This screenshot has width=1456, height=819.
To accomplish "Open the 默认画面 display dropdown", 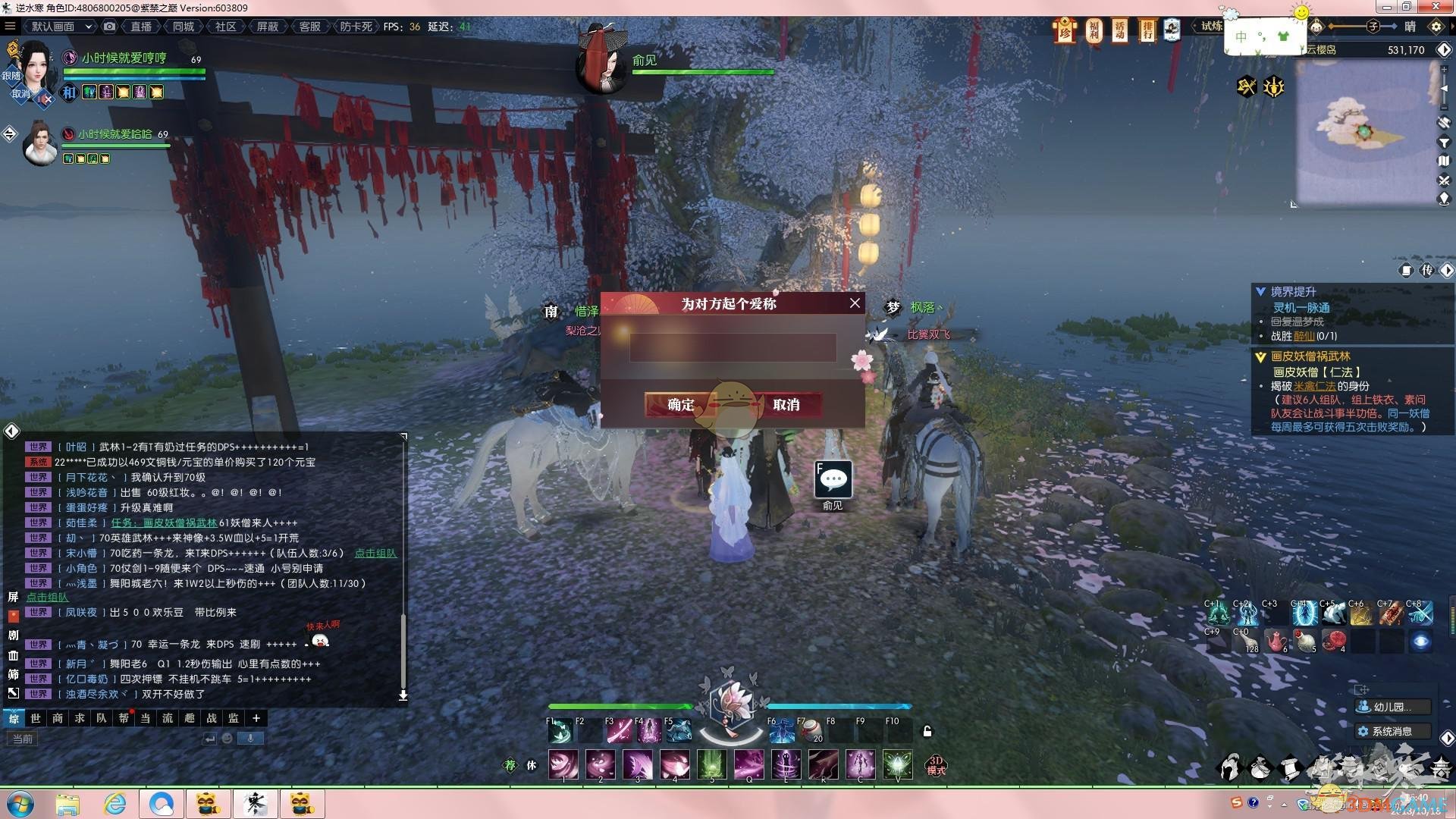I will [61, 27].
